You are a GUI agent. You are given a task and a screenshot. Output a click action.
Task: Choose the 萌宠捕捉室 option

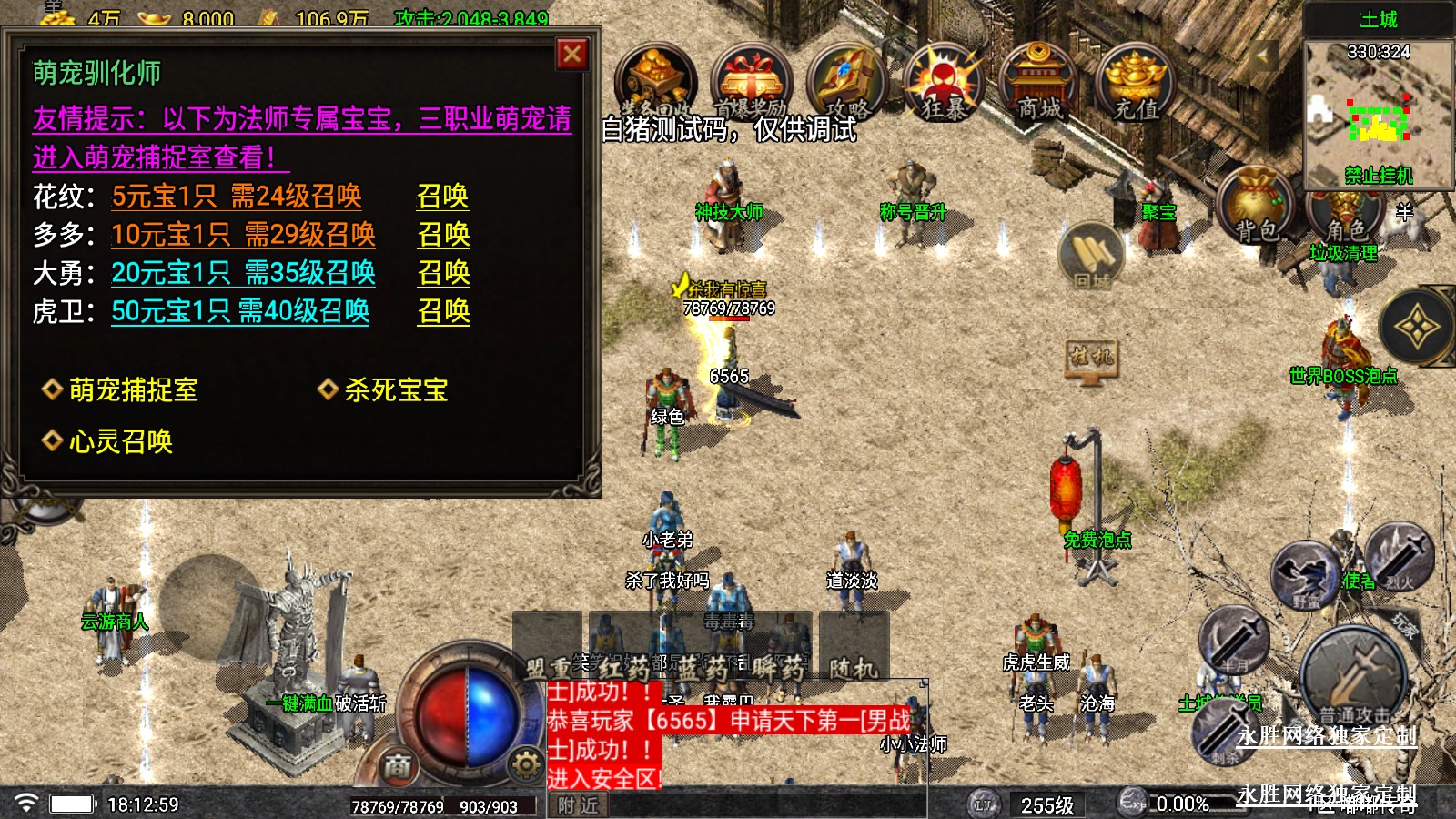coord(133,390)
